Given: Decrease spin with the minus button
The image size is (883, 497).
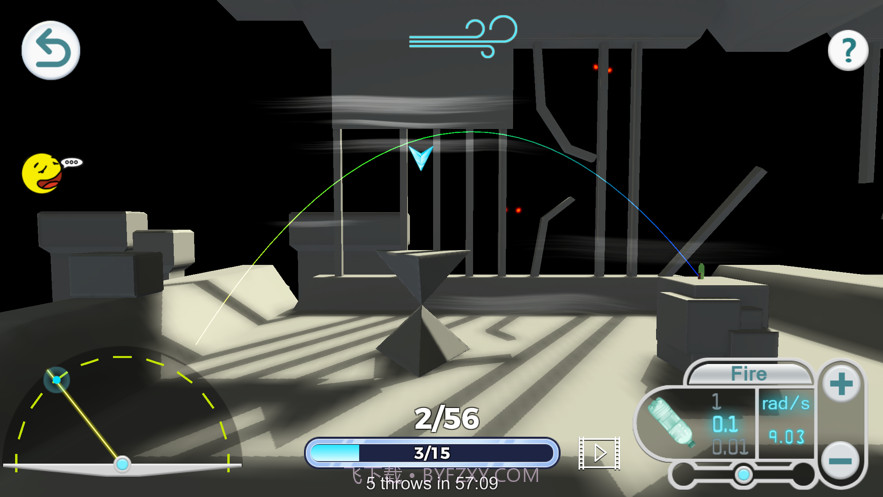Looking at the screenshot, I should (841, 460).
